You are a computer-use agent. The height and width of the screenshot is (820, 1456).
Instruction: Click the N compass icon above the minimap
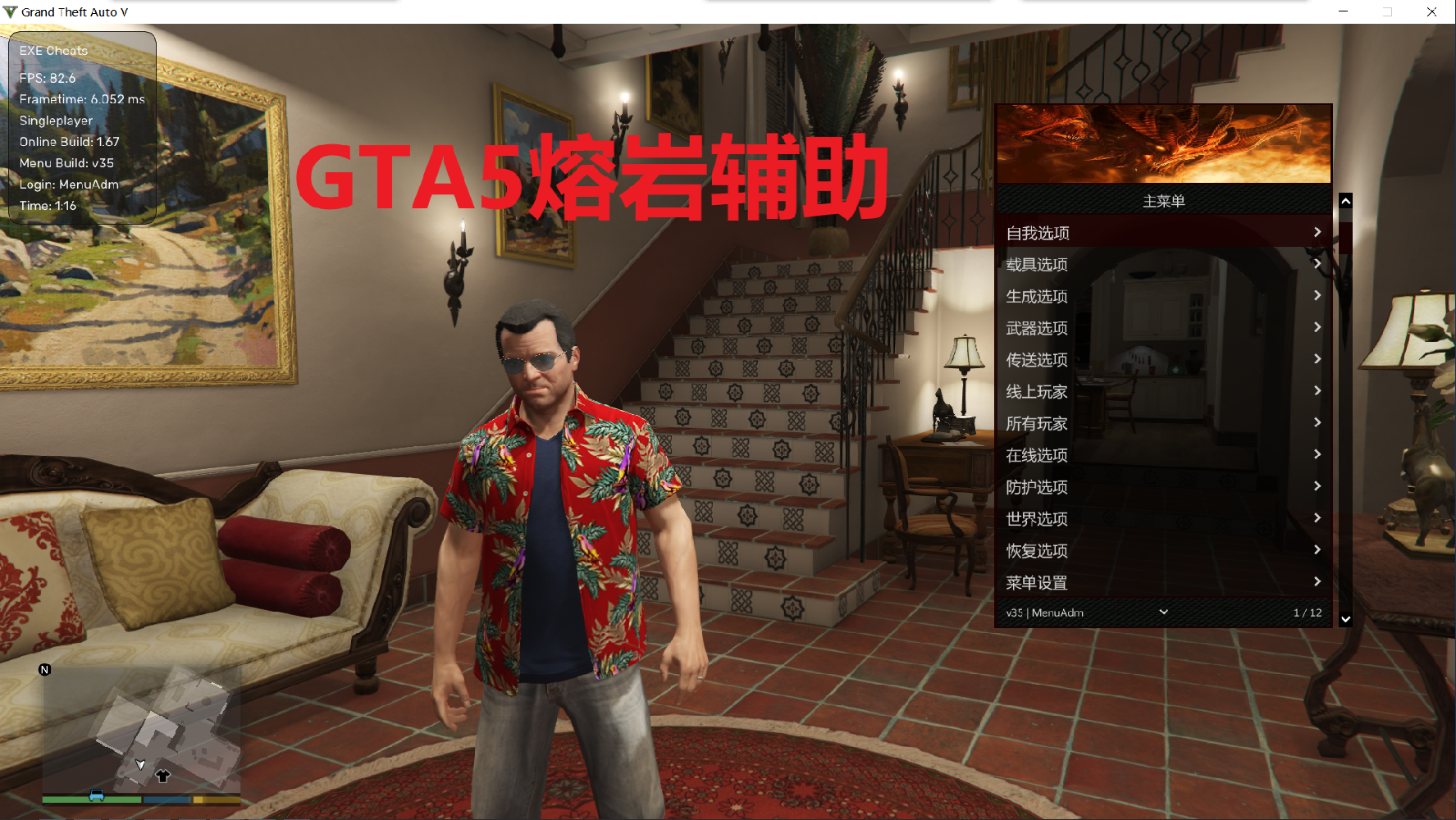tap(45, 669)
